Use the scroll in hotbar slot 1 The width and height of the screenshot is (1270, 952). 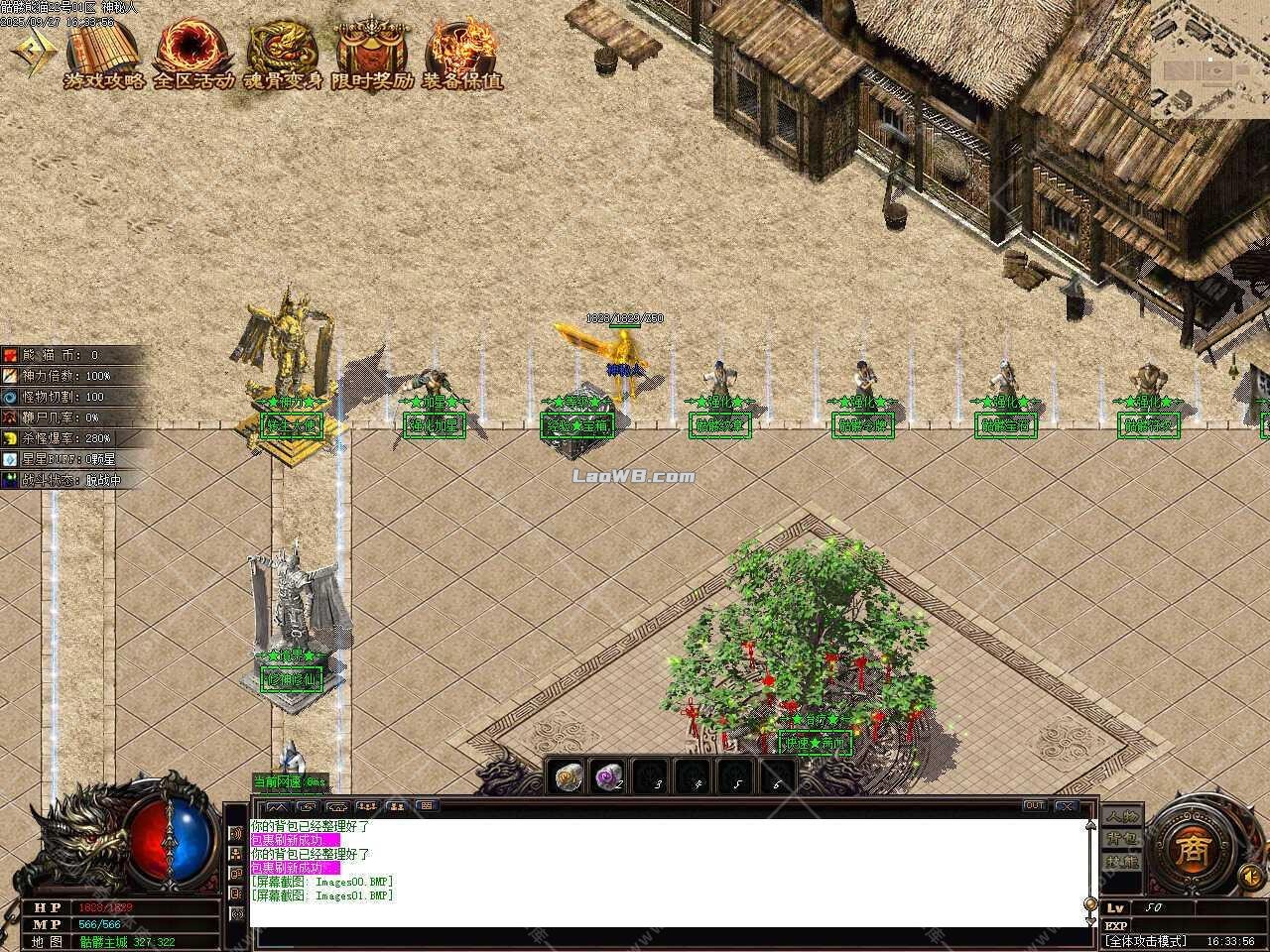coord(569,776)
